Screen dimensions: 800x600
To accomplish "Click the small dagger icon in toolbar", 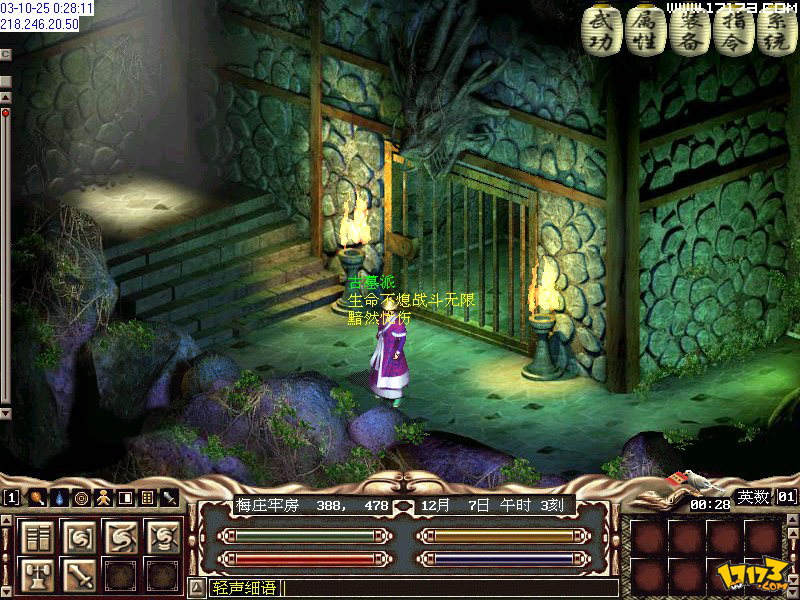I will [170, 497].
